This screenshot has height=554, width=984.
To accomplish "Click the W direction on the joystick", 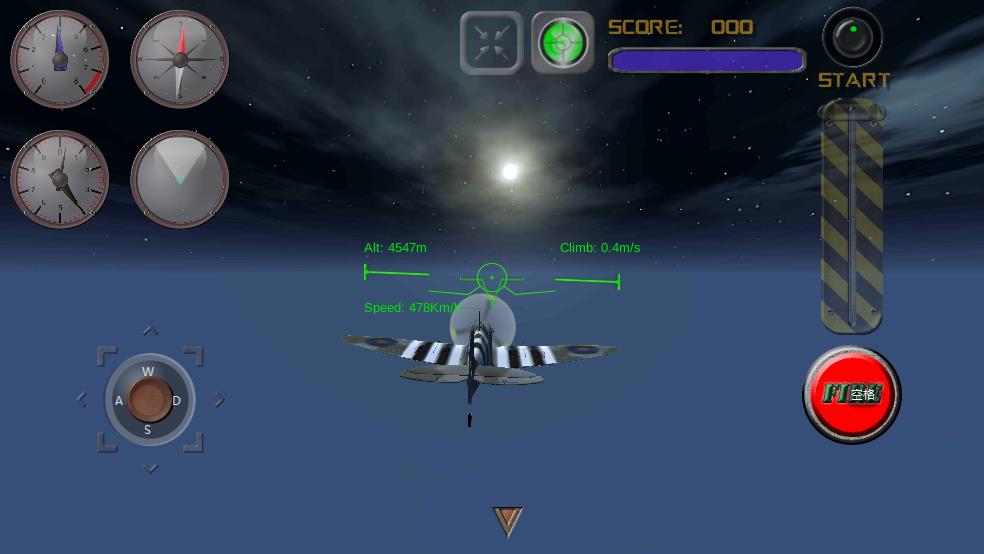I will [148, 372].
